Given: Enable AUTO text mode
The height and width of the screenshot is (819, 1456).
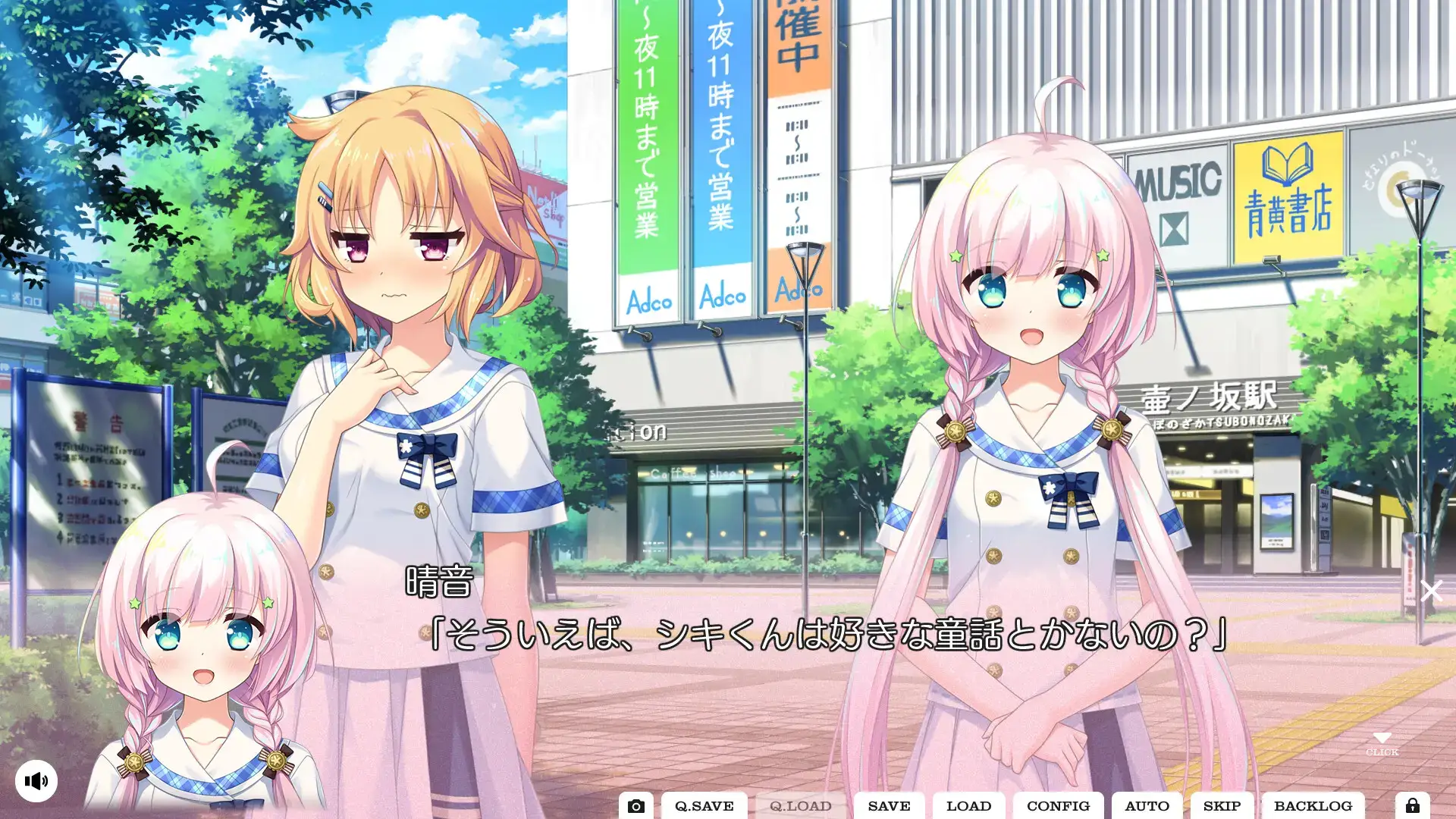Looking at the screenshot, I should (1147, 806).
